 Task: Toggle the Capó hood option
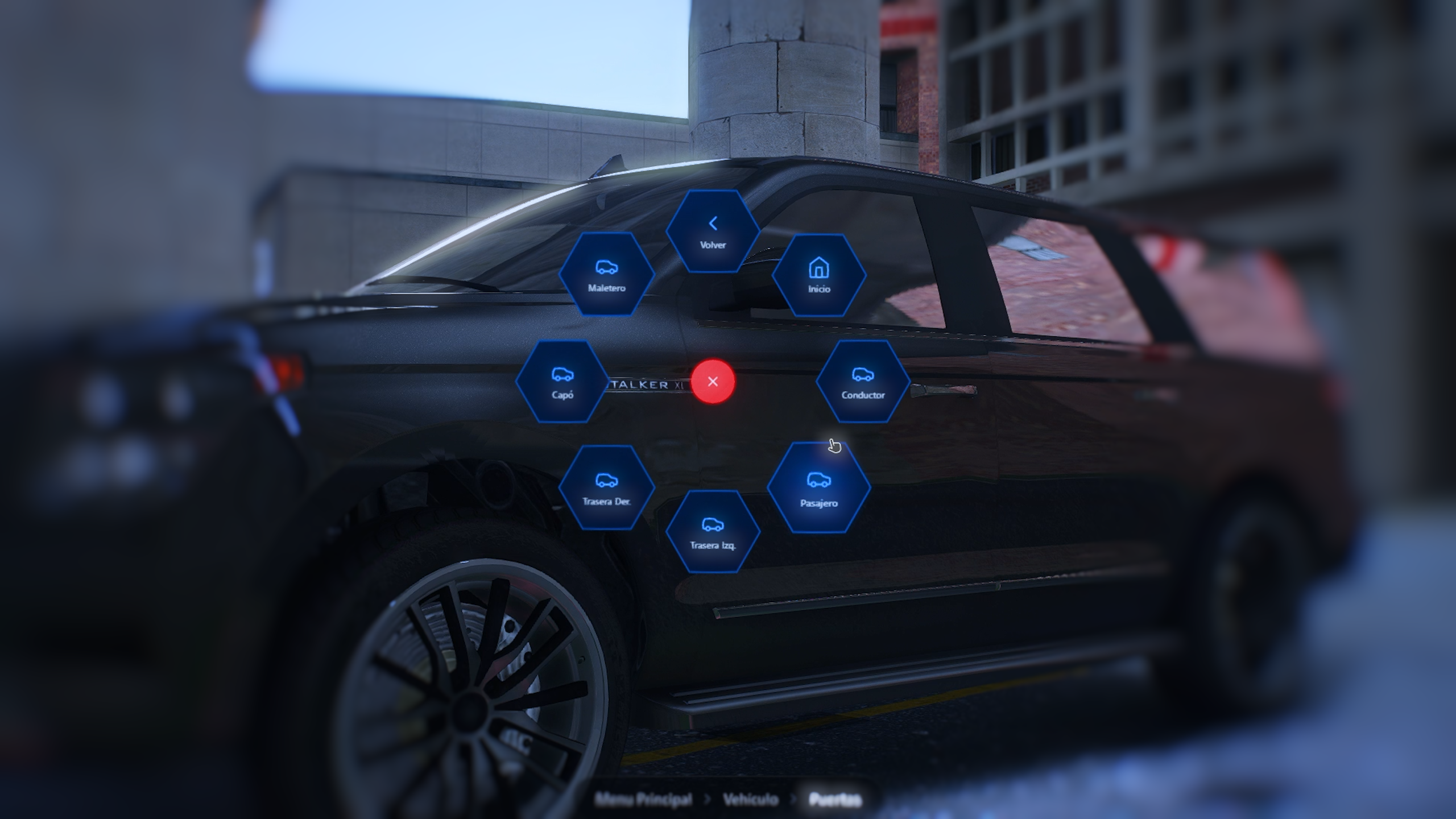[562, 382]
